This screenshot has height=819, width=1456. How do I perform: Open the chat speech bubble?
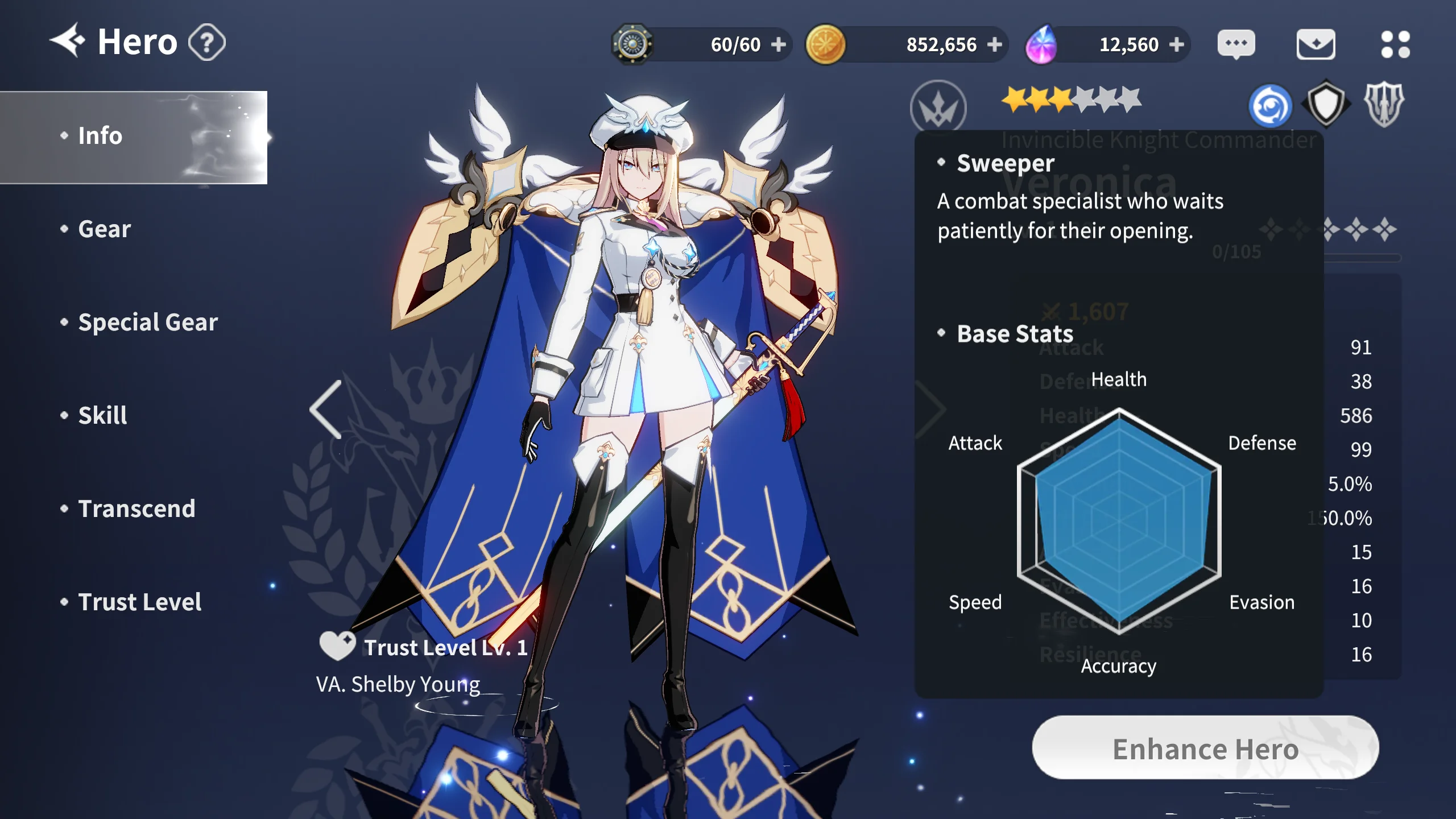pyautogui.click(x=1236, y=44)
